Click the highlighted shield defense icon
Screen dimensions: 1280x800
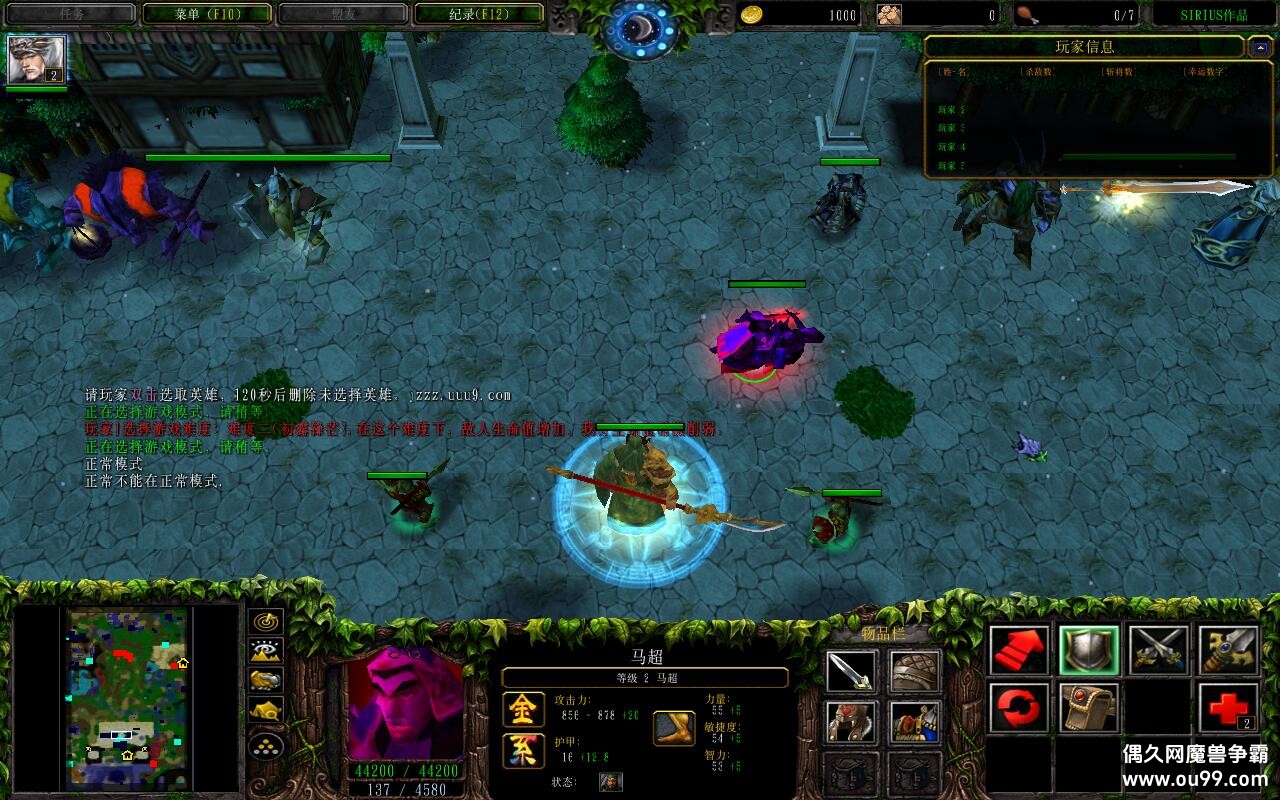(x=1087, y=650)
